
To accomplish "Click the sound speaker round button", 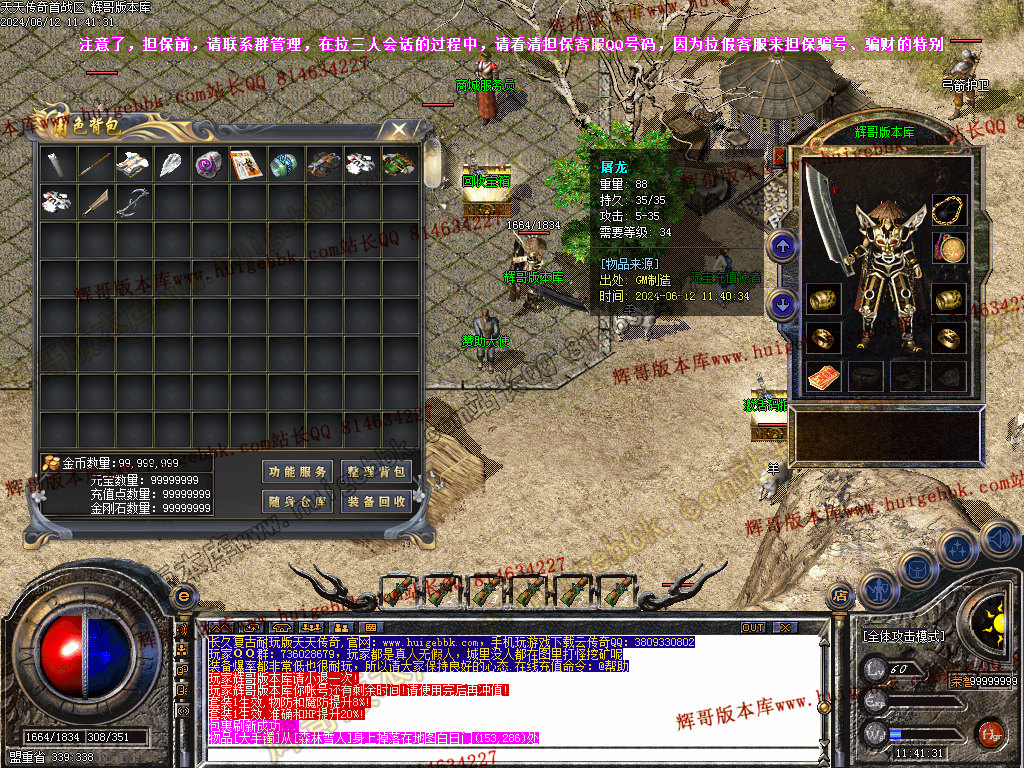I will [x=998, y=541].
